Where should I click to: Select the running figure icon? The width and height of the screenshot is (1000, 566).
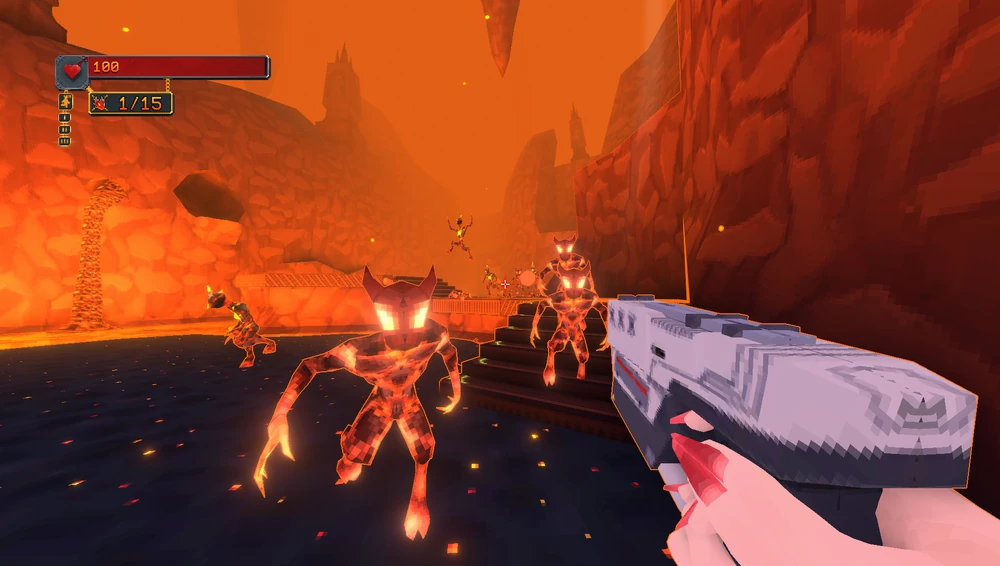click(x=66, y=101)
